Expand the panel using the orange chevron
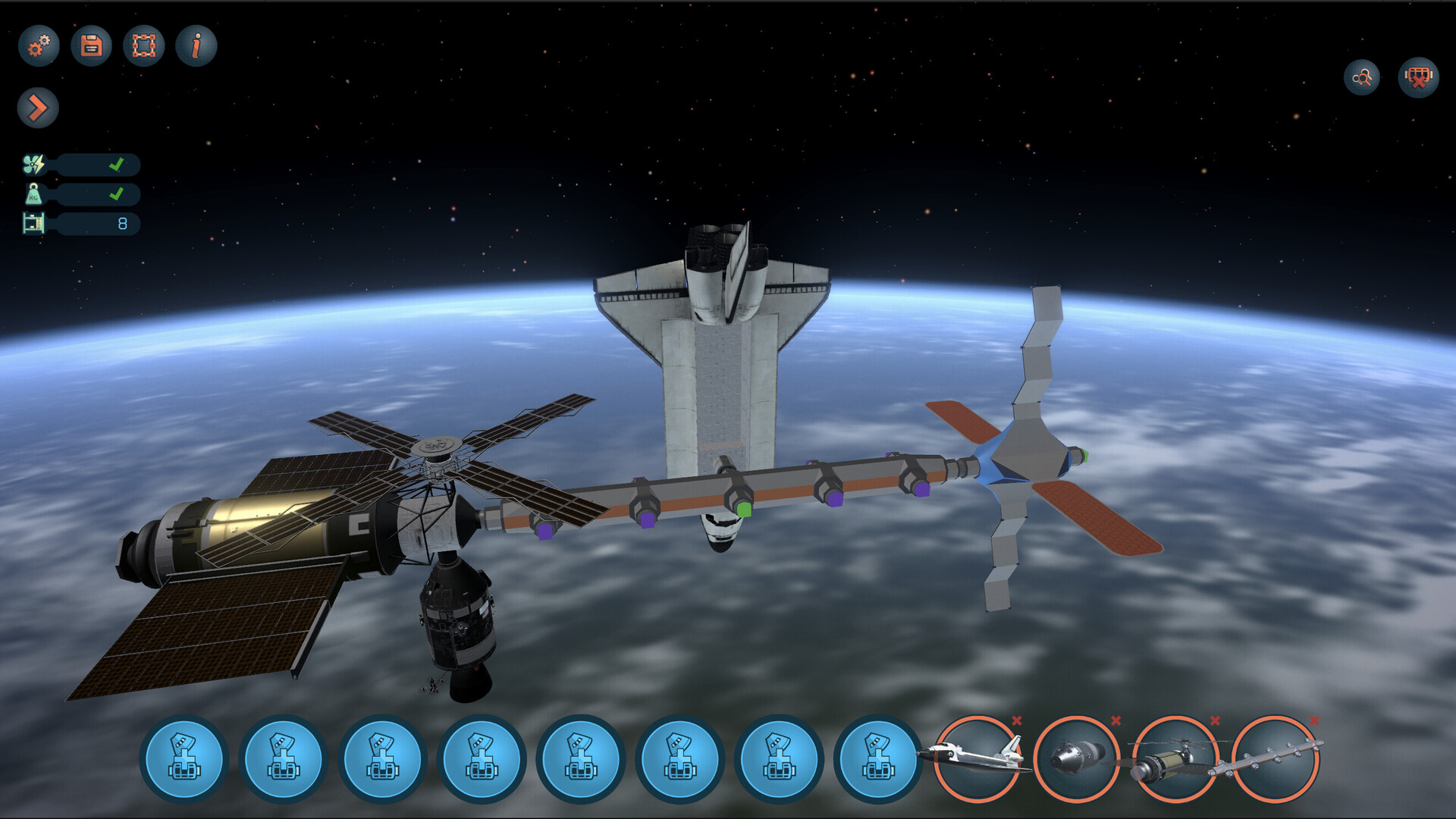The height and width of the screenshot is (819, 1456). pos(39,108)
